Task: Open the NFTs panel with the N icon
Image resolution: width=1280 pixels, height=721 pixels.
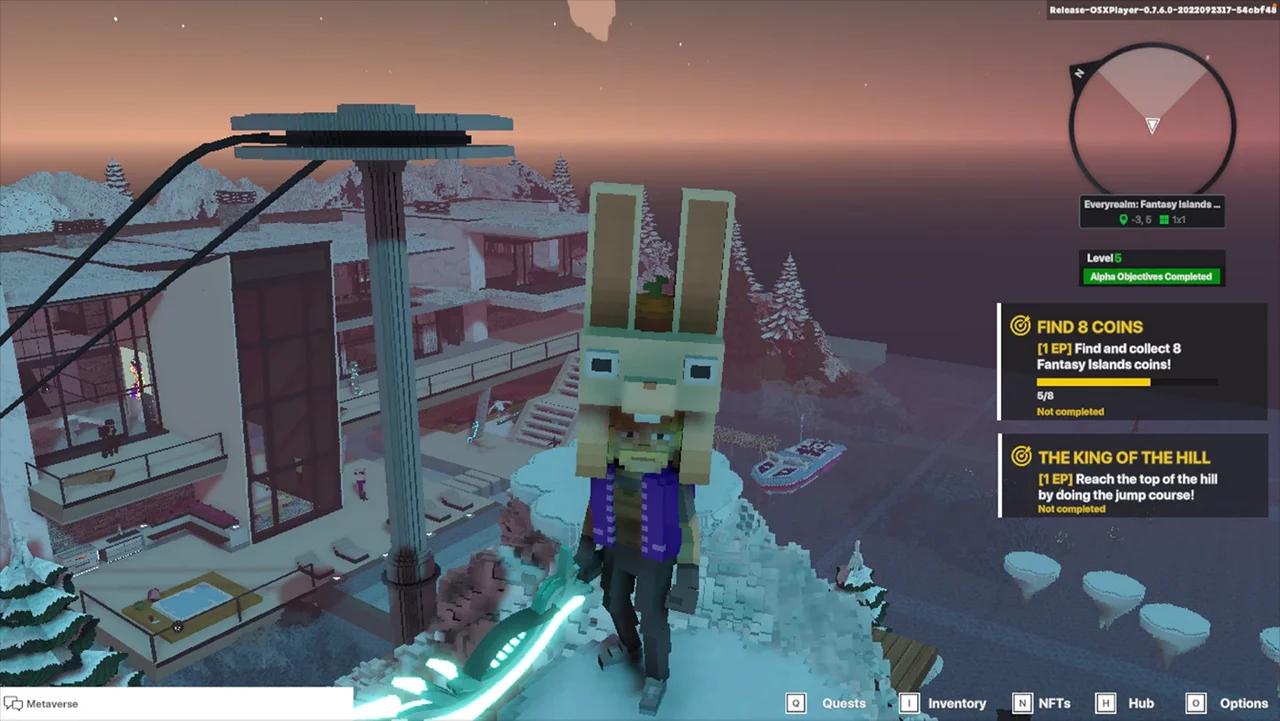Action: tap(1022, 703)
